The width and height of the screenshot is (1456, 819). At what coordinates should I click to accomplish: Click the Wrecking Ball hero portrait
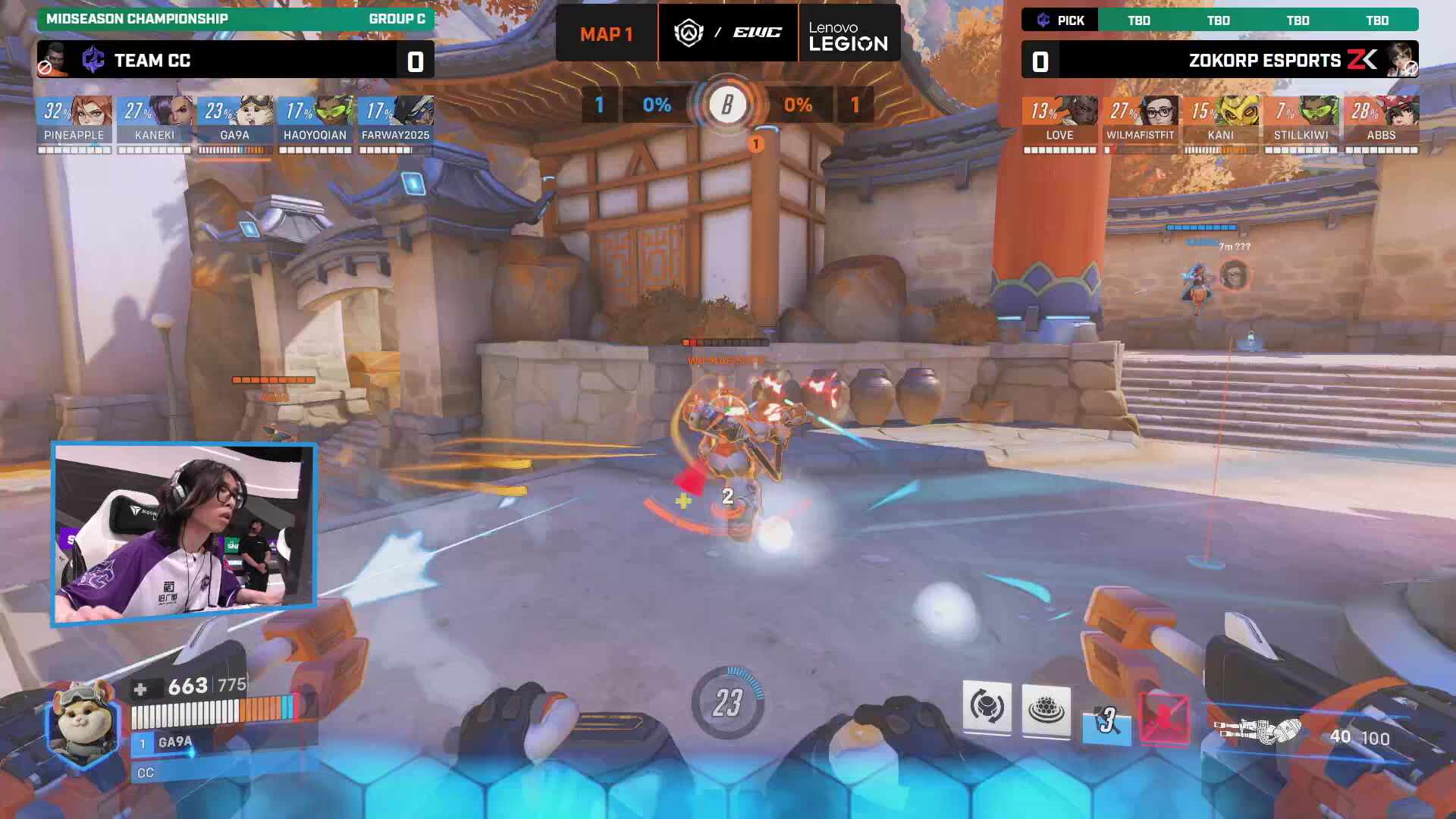[83, 722]
